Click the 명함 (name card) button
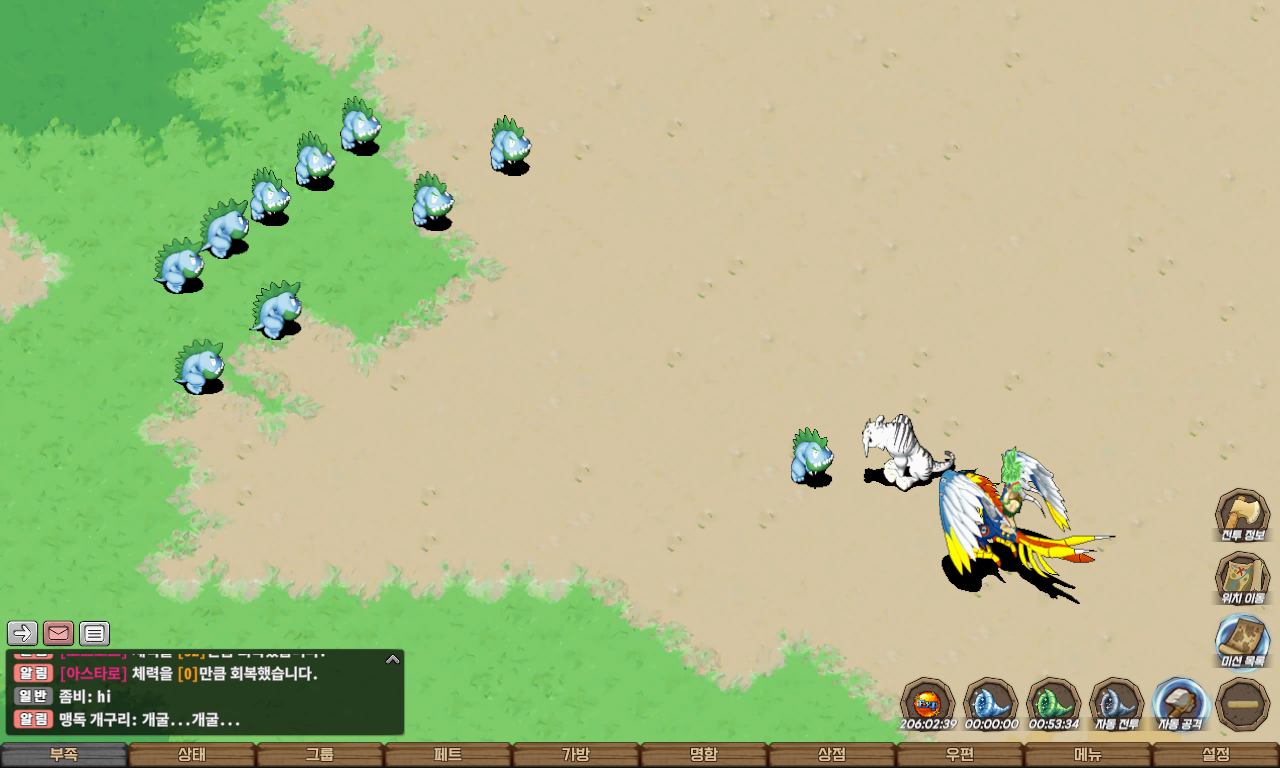Screen dimensions: 1280x768 point(704,754)
